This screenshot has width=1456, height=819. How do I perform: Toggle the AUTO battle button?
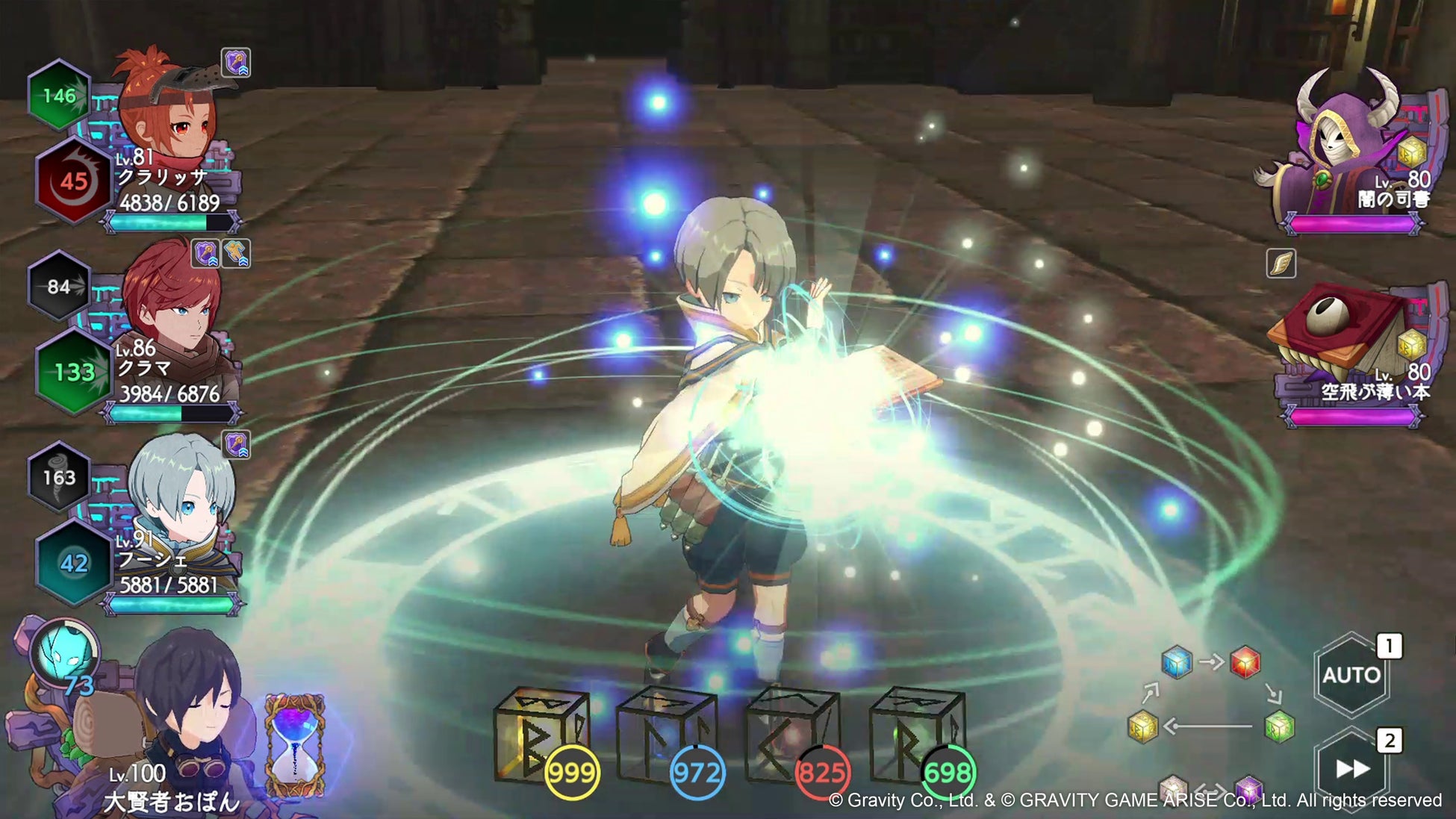click(x=1351, y=675)
